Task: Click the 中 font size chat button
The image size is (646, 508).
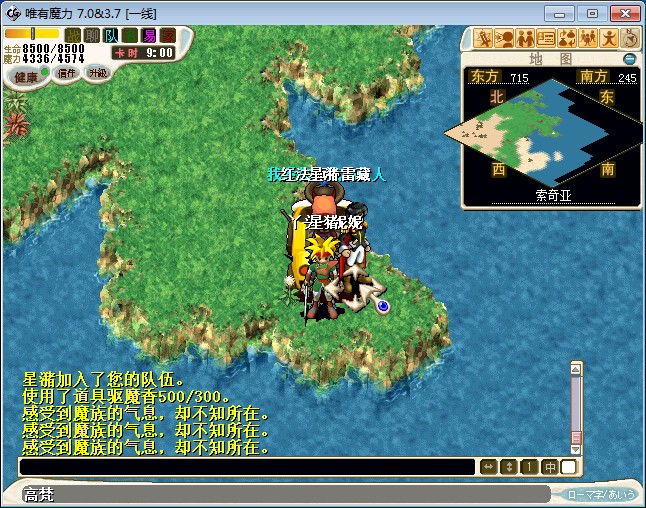Action: (549, 467)
